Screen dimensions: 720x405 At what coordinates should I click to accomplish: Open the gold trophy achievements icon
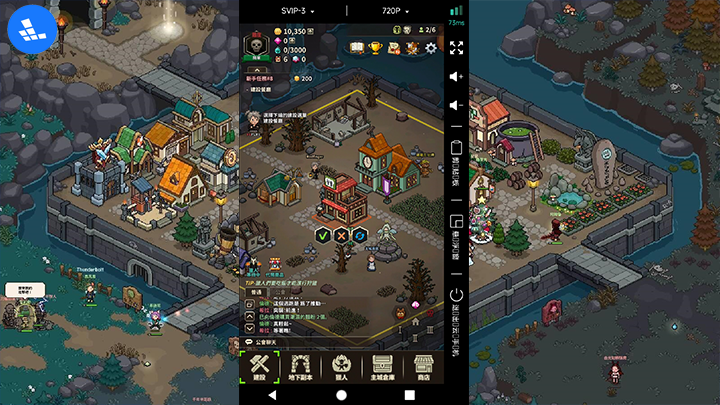[375, 47]
